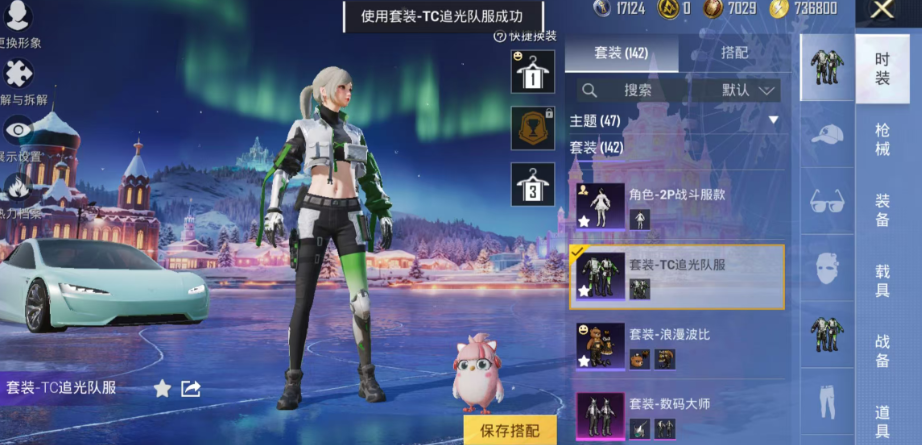The width and height of the screenshot is (922, 445).
Task: Open the 枪械 category
Action: 882,139
